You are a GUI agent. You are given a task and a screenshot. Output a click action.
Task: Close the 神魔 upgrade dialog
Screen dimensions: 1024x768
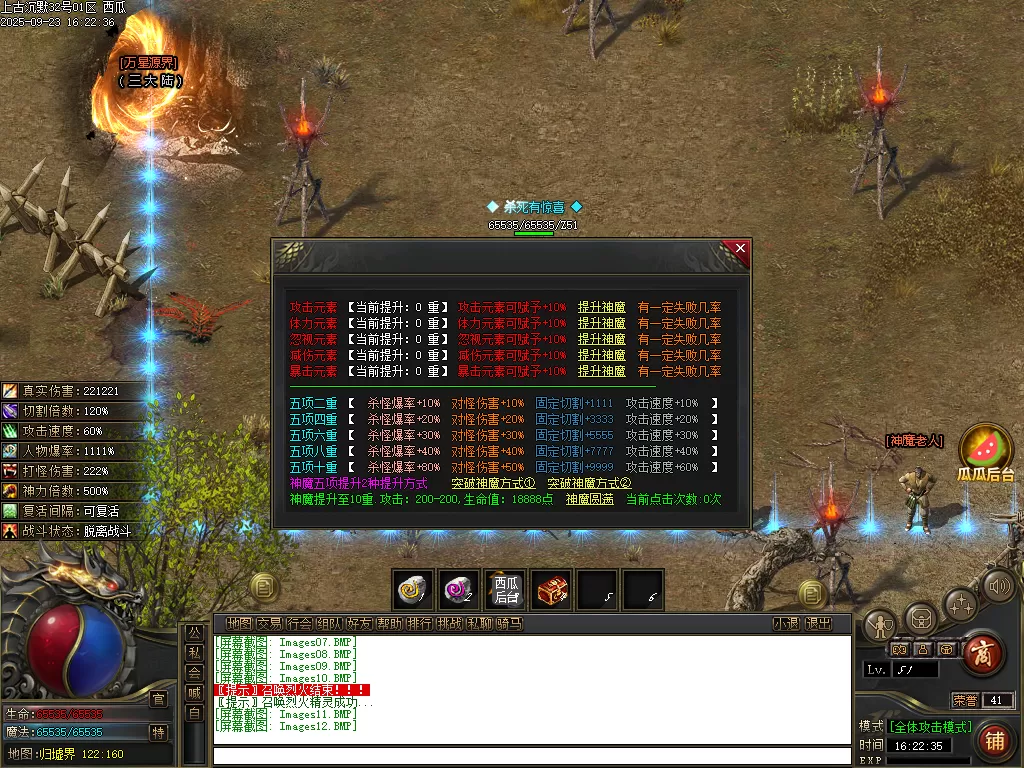tap(740, 249)
